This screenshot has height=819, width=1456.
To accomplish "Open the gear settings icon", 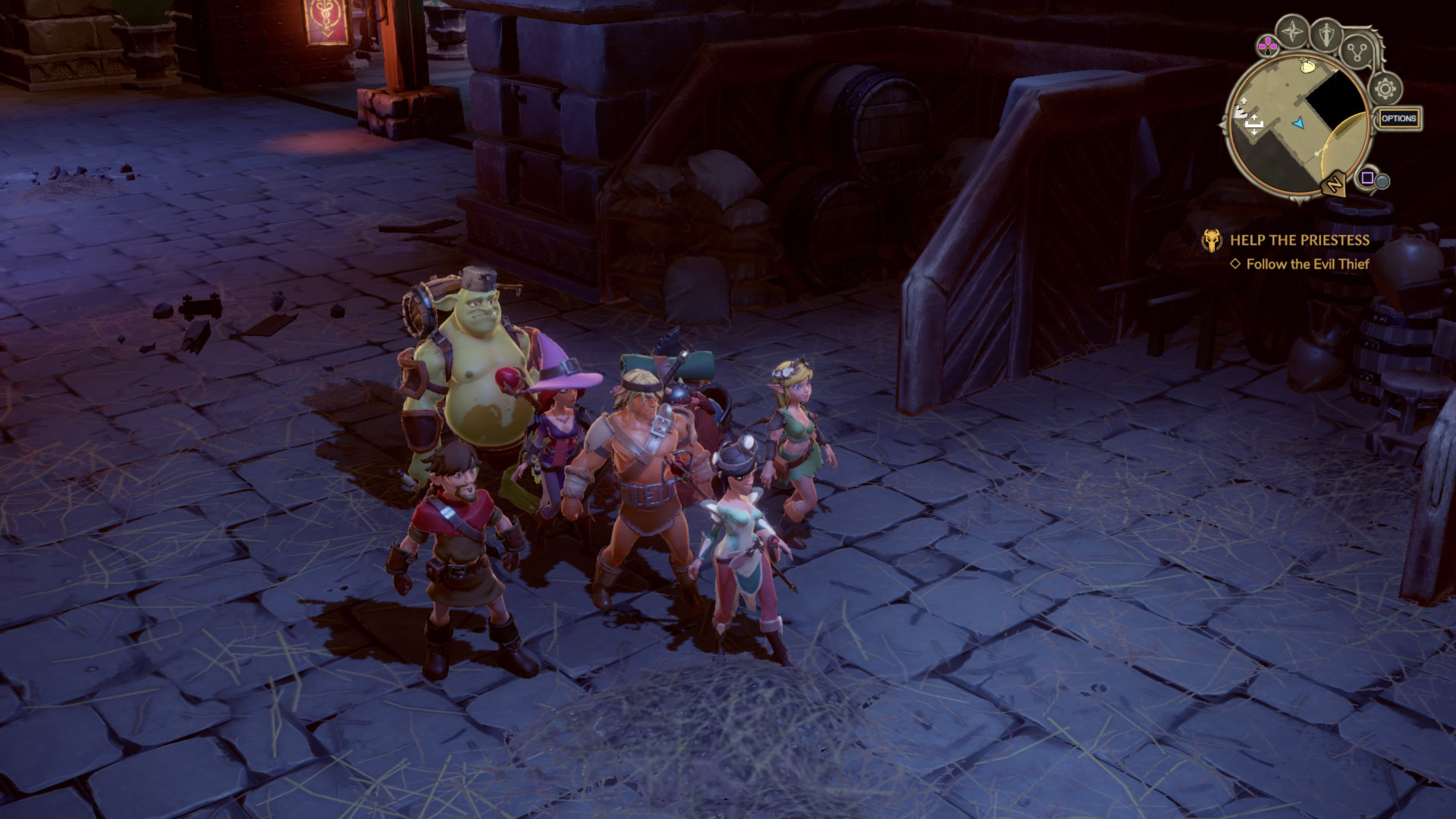I will click(x=1385, y=89).
